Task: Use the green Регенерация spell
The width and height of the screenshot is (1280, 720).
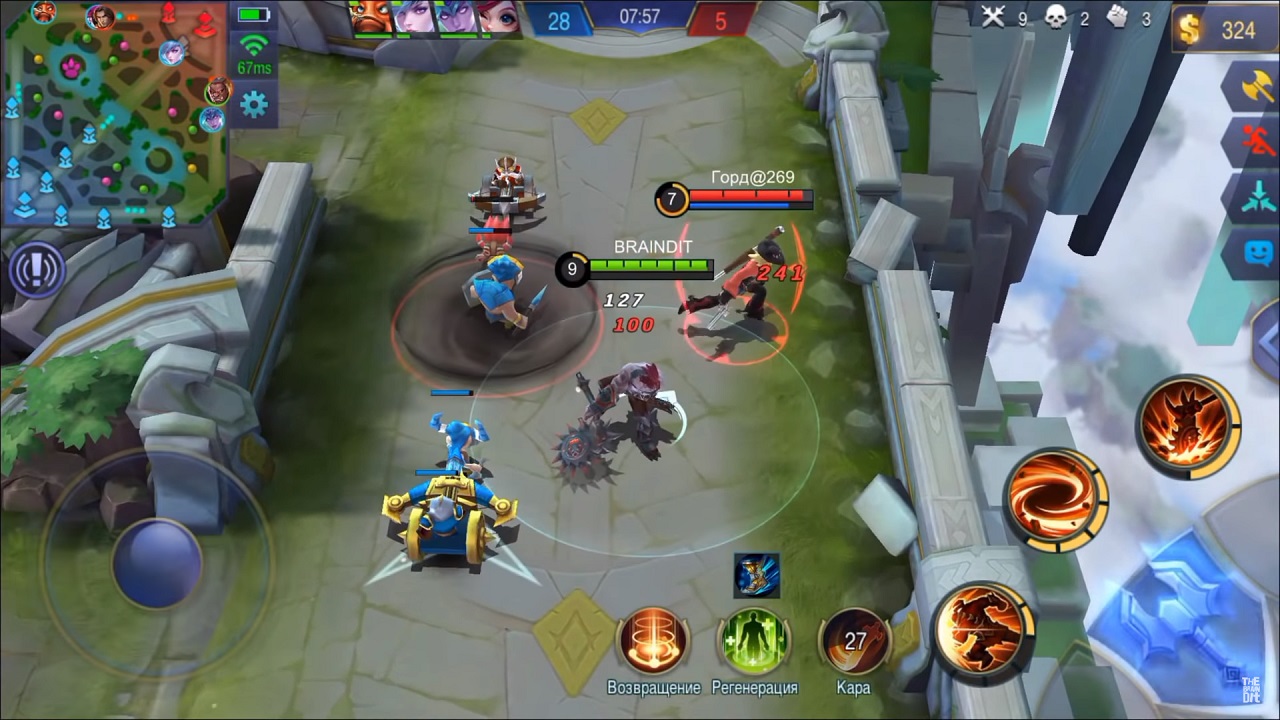Action: (x=754, y=641)
